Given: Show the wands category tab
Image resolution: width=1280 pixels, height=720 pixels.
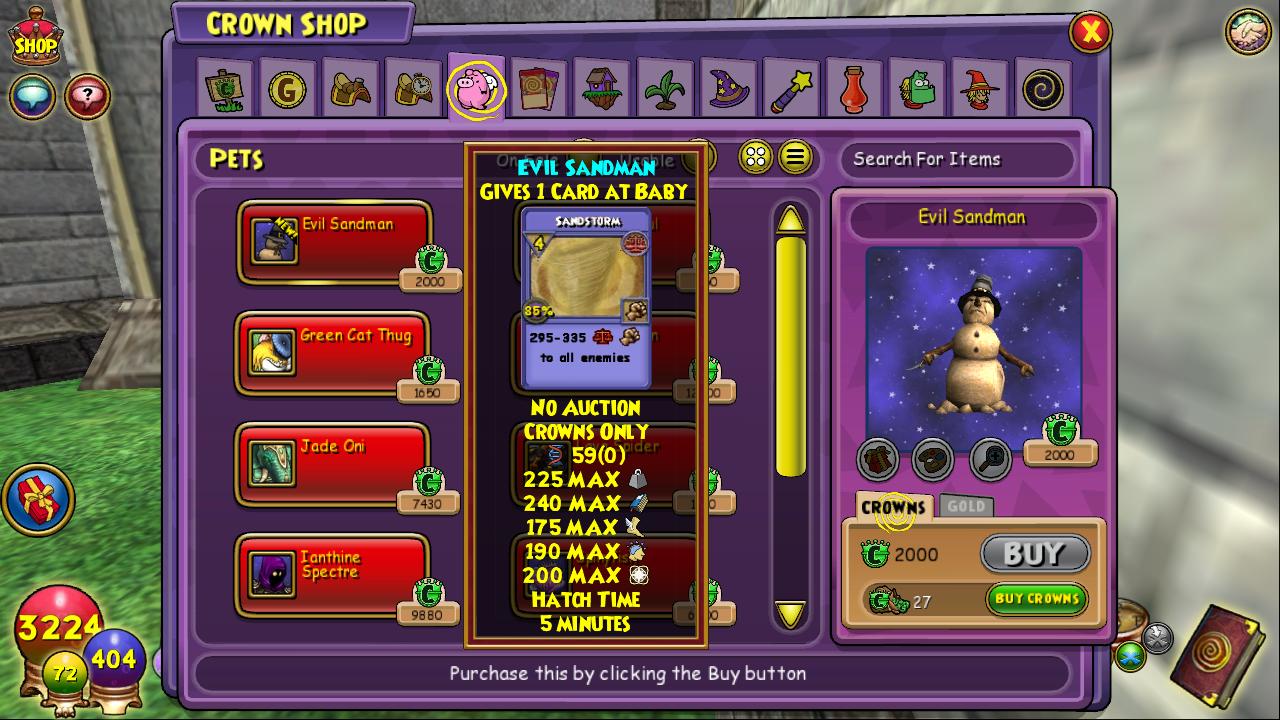Looking at the screenshot, I should pos(791,90).
